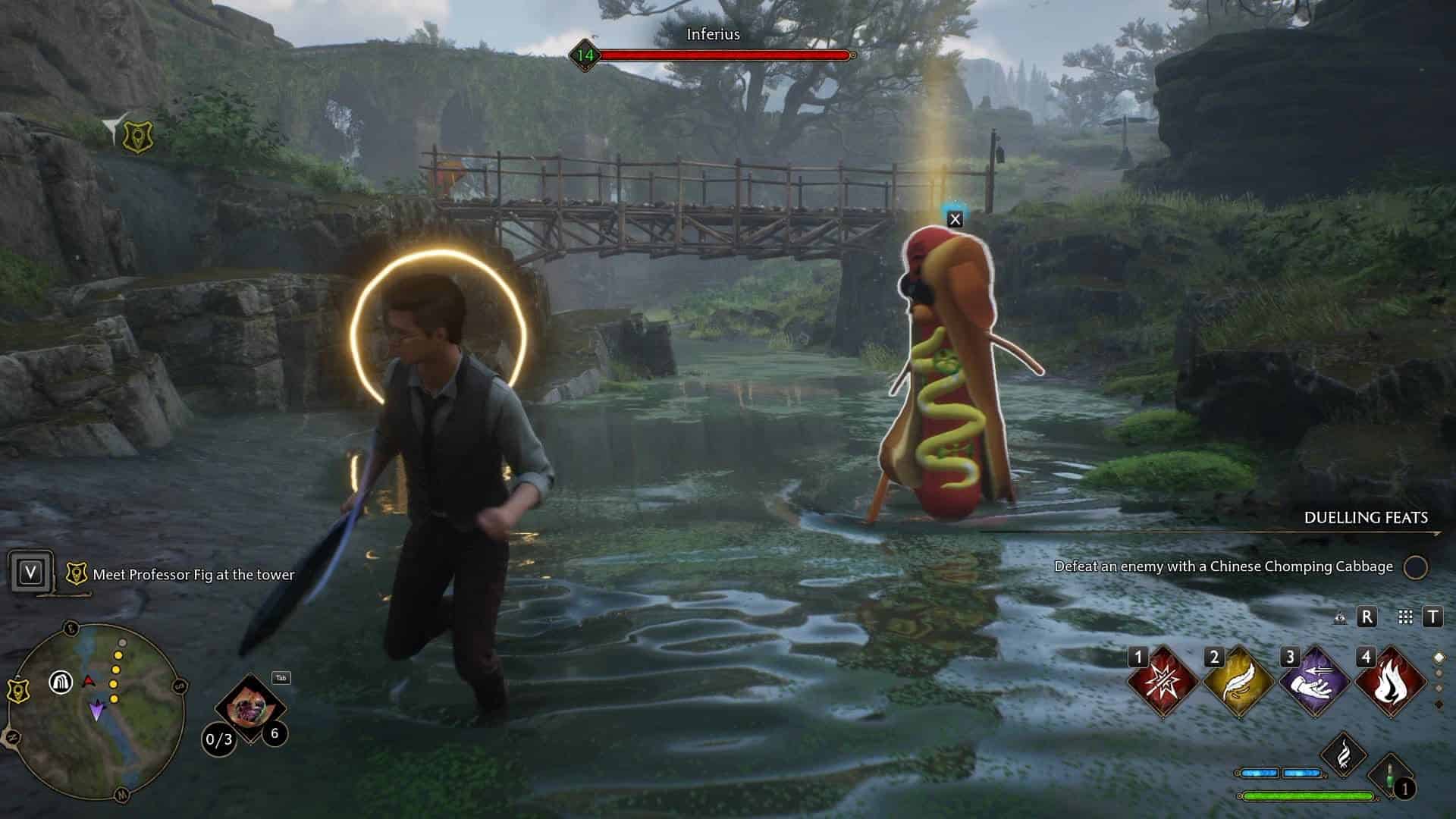1456x819 pixels.
Task: Click the quest waypoint shield on the cliff
Action: click(137, 136)
